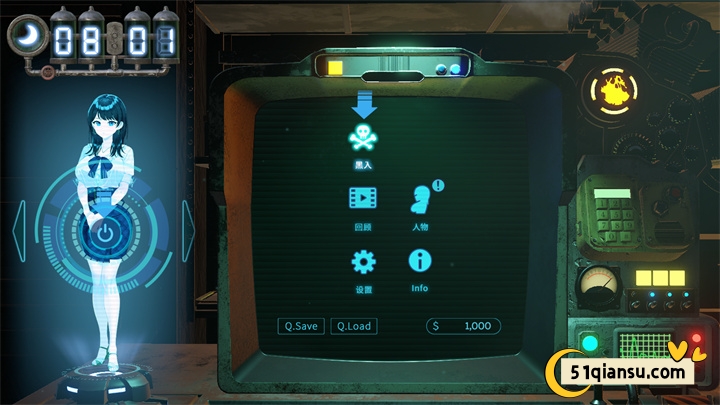
Task: Select previous hologram with left arrow
Action: [18, 232]
